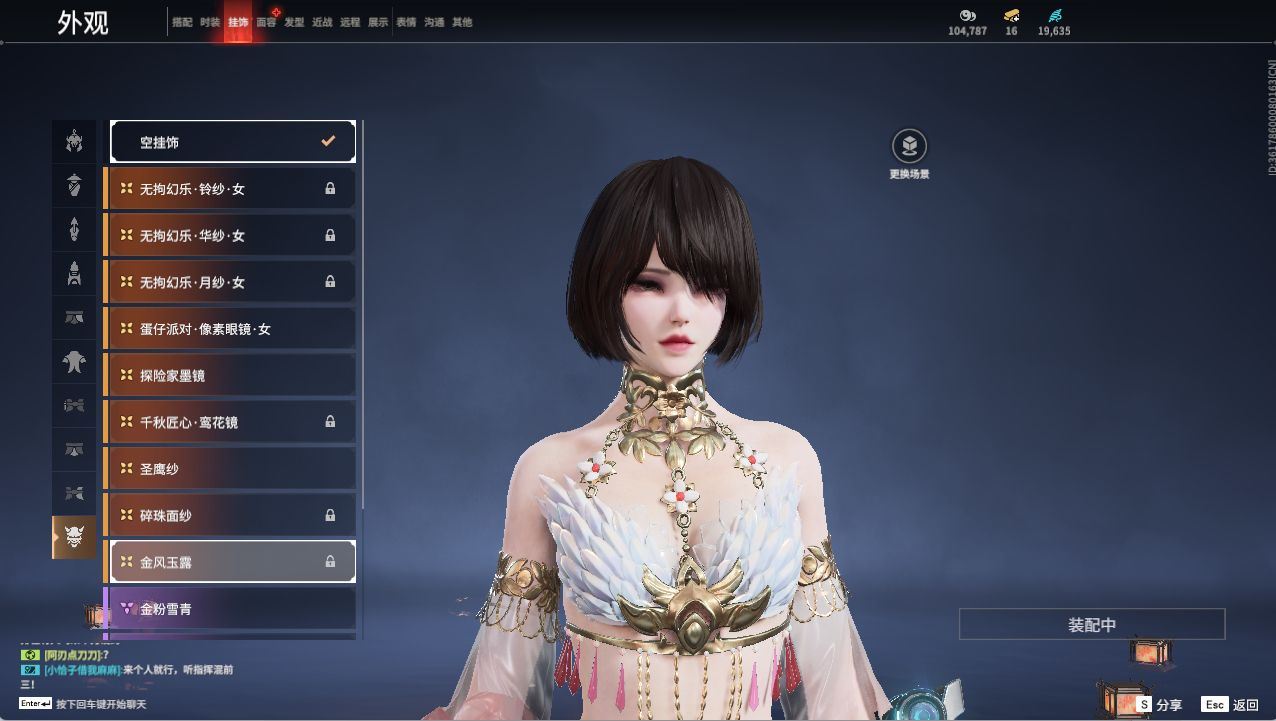Viewport: 1276px width, 721px height.
Task: Open the 表情 tab
Action: 406,22
